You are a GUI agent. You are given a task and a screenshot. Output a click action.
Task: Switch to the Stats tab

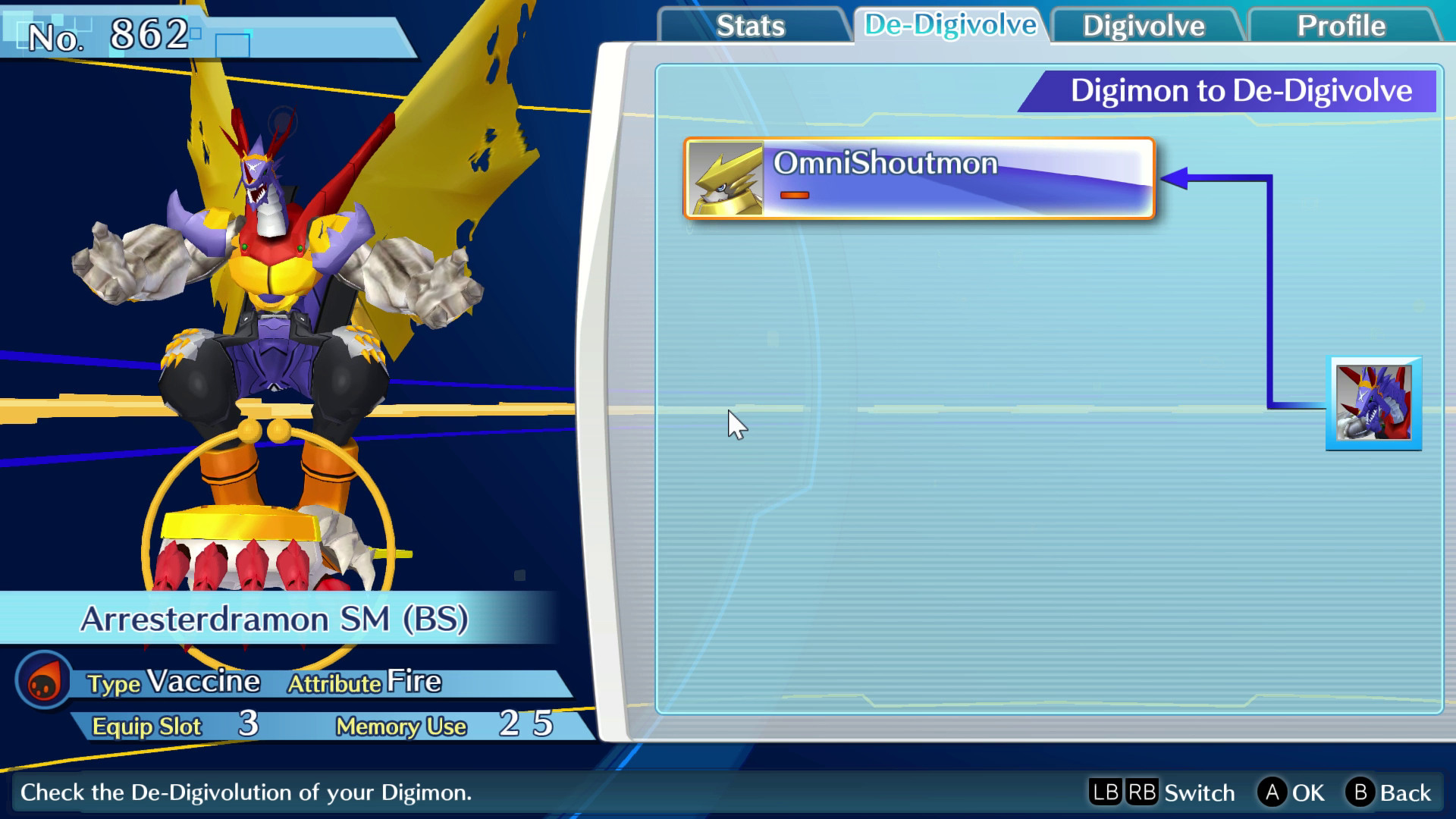[751, 26]
